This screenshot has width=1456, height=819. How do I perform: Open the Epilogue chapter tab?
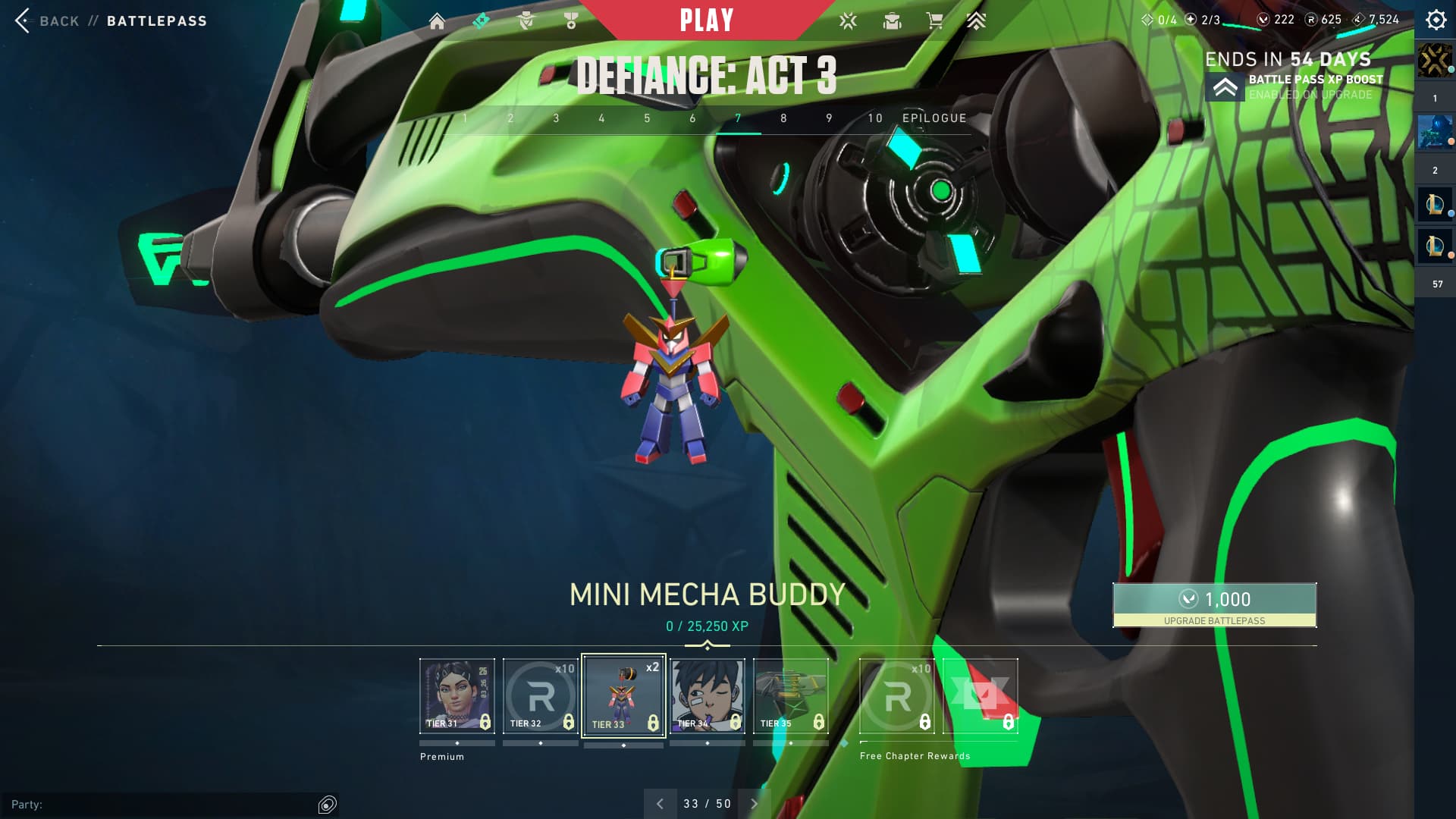pos(934,118)
